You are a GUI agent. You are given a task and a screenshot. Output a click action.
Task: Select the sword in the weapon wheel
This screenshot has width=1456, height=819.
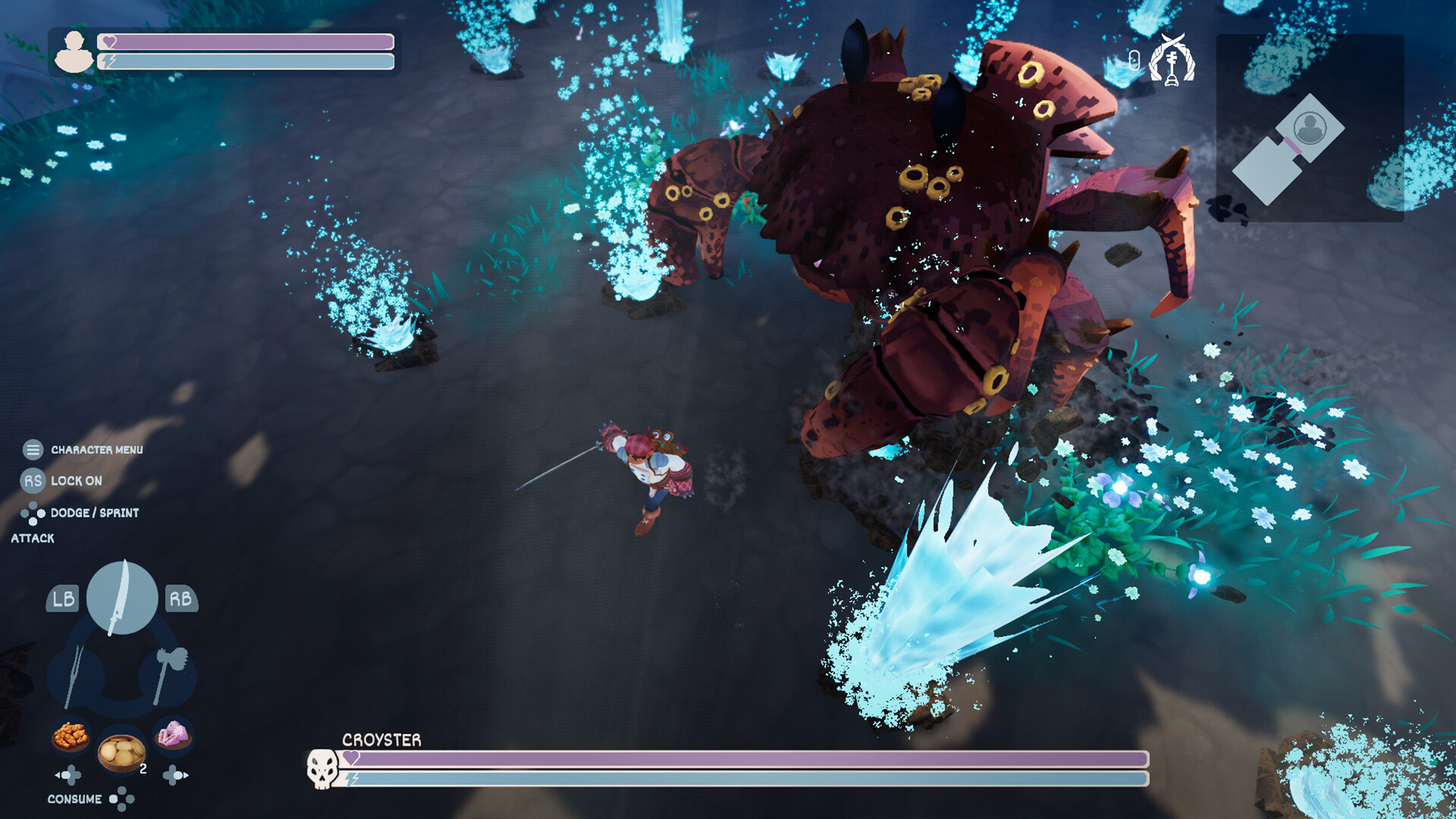click(x=122, y=598)
